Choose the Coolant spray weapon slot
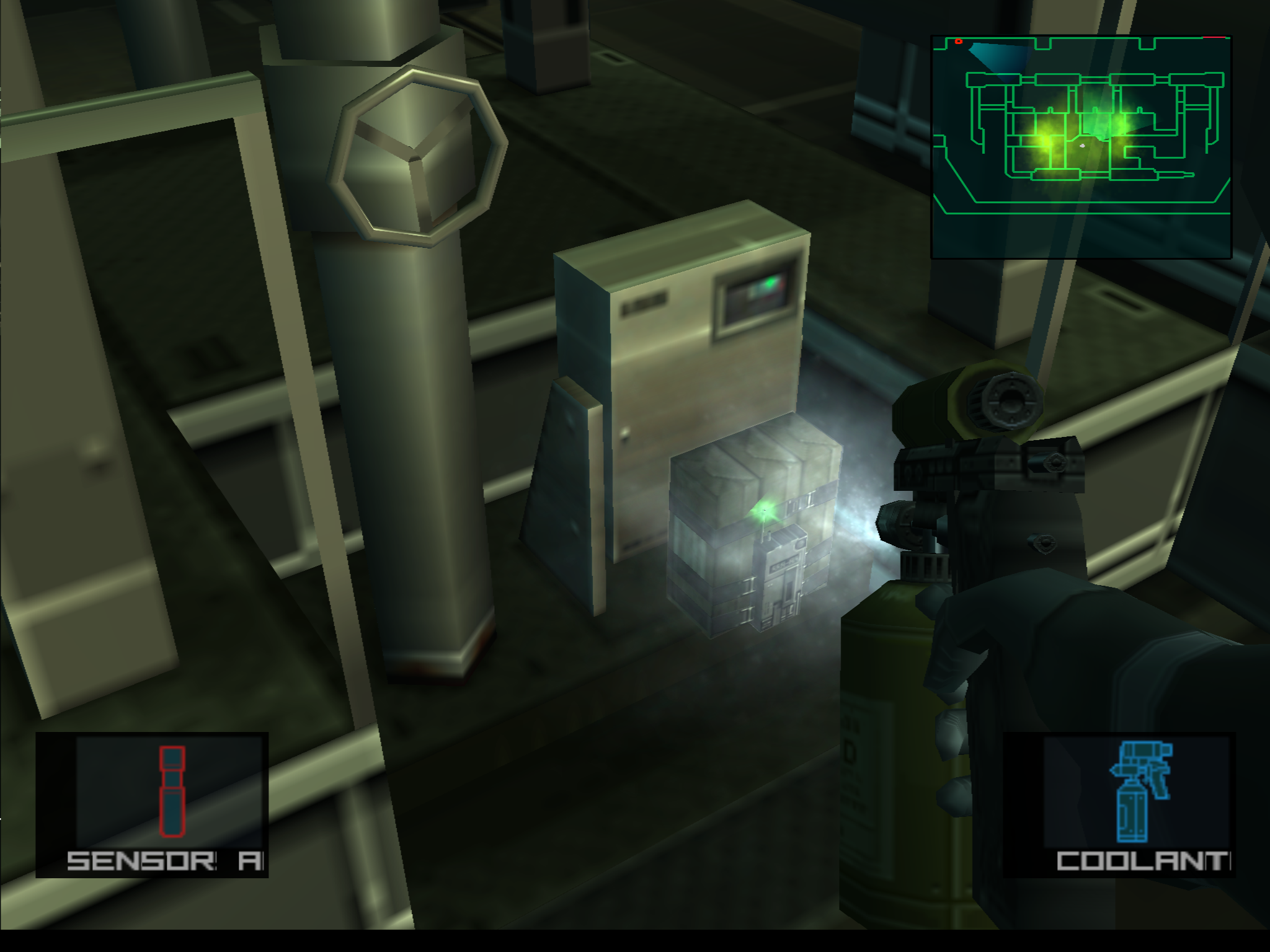1270x952 pixels. (1119, 804)
